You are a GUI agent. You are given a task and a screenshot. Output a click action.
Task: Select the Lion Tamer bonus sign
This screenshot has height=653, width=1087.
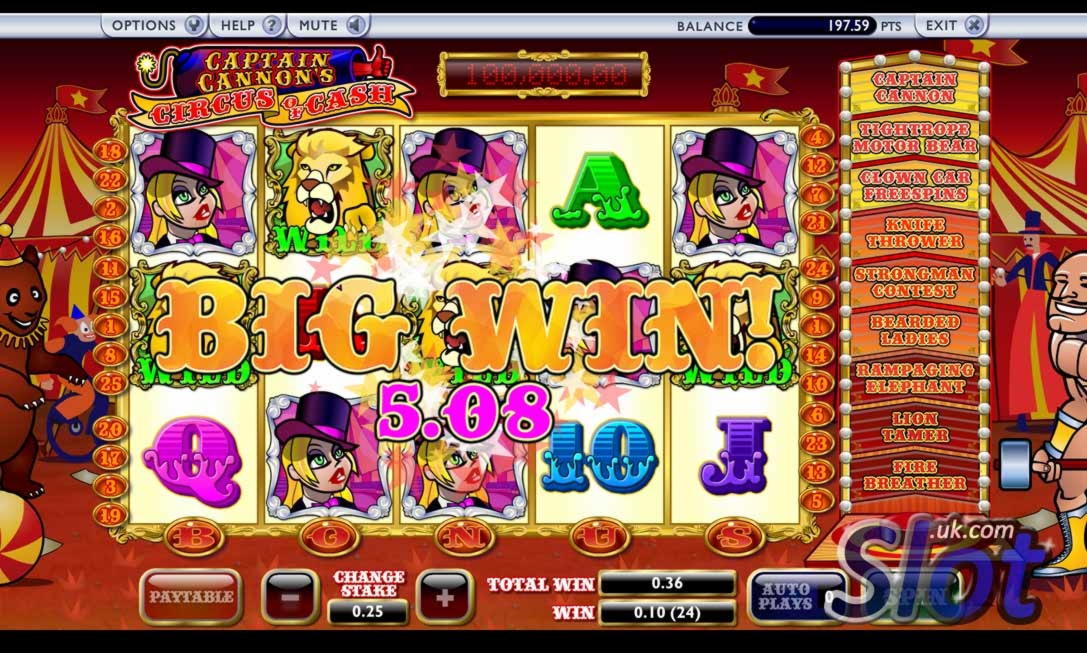(914, 427)
